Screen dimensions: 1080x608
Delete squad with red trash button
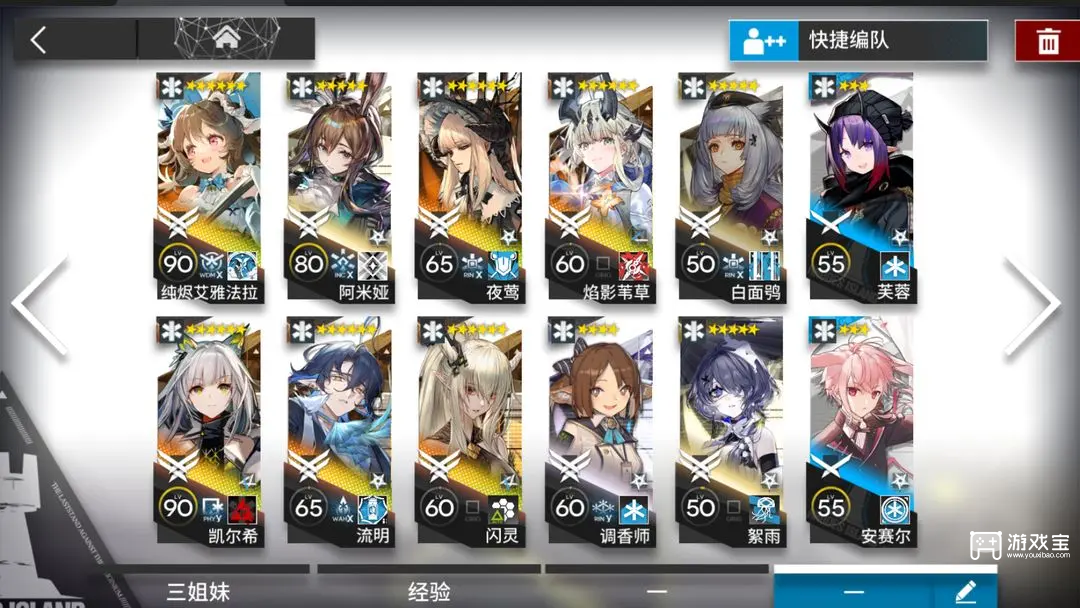coord(1047,41)
